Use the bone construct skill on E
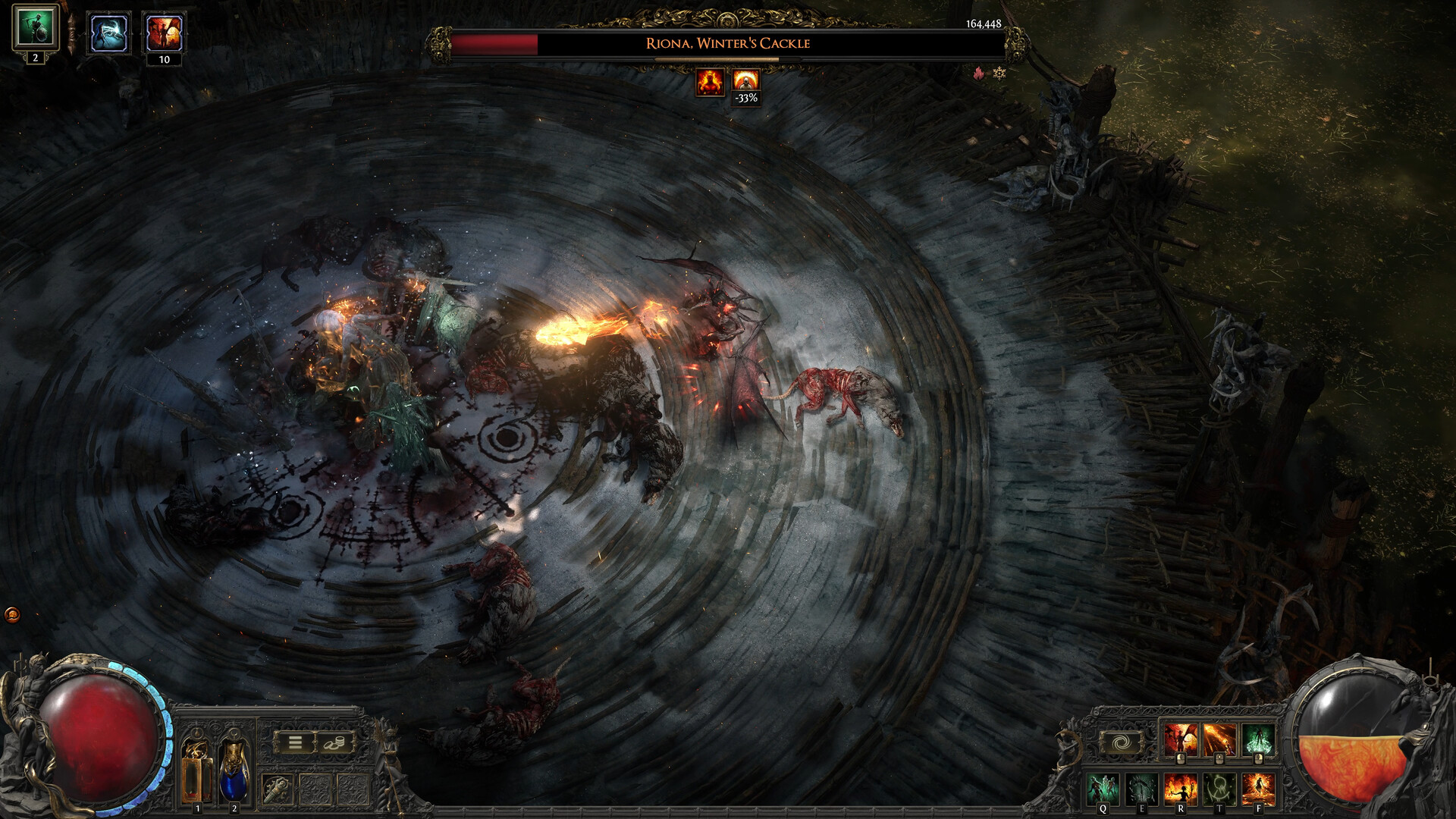 [x=1141, y=788]
